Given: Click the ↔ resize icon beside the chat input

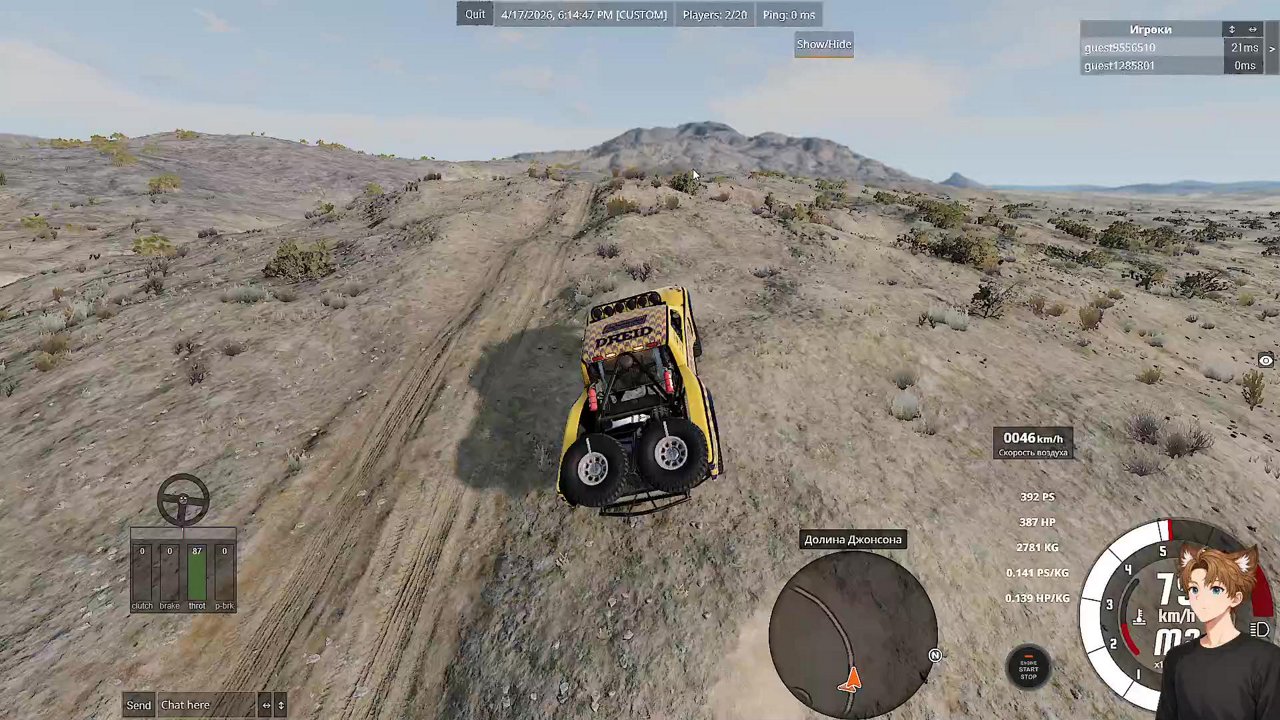Looking at the screenshot, I should click(x=266, y=705).
